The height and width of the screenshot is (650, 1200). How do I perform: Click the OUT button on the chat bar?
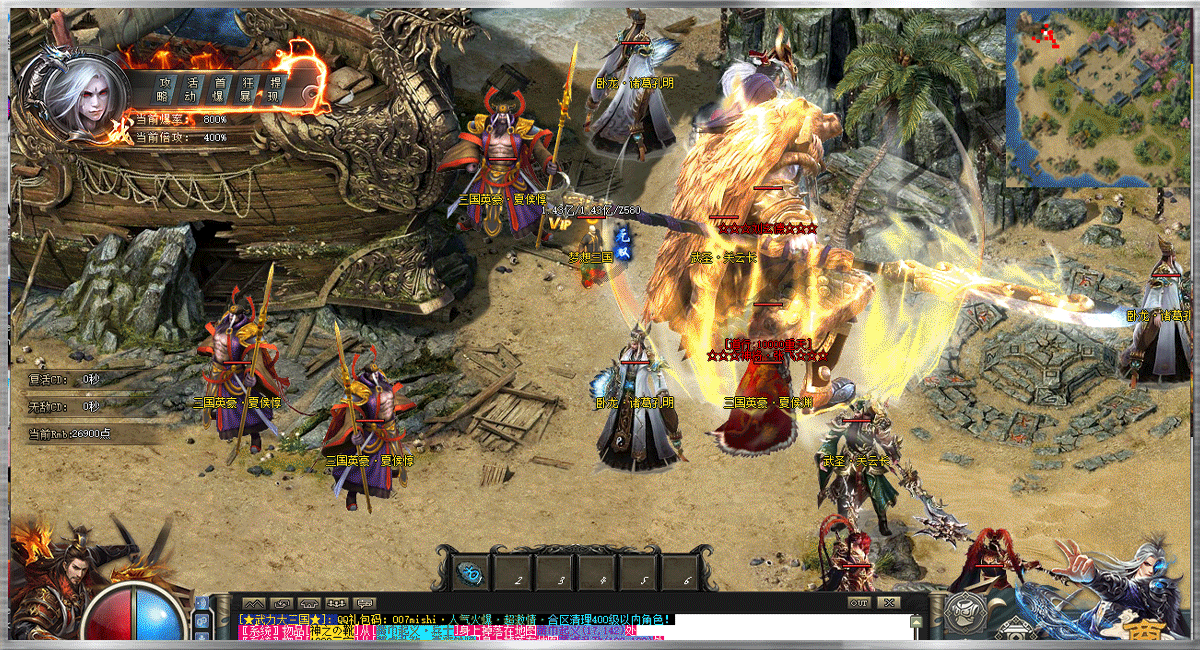tap(858, 603)
